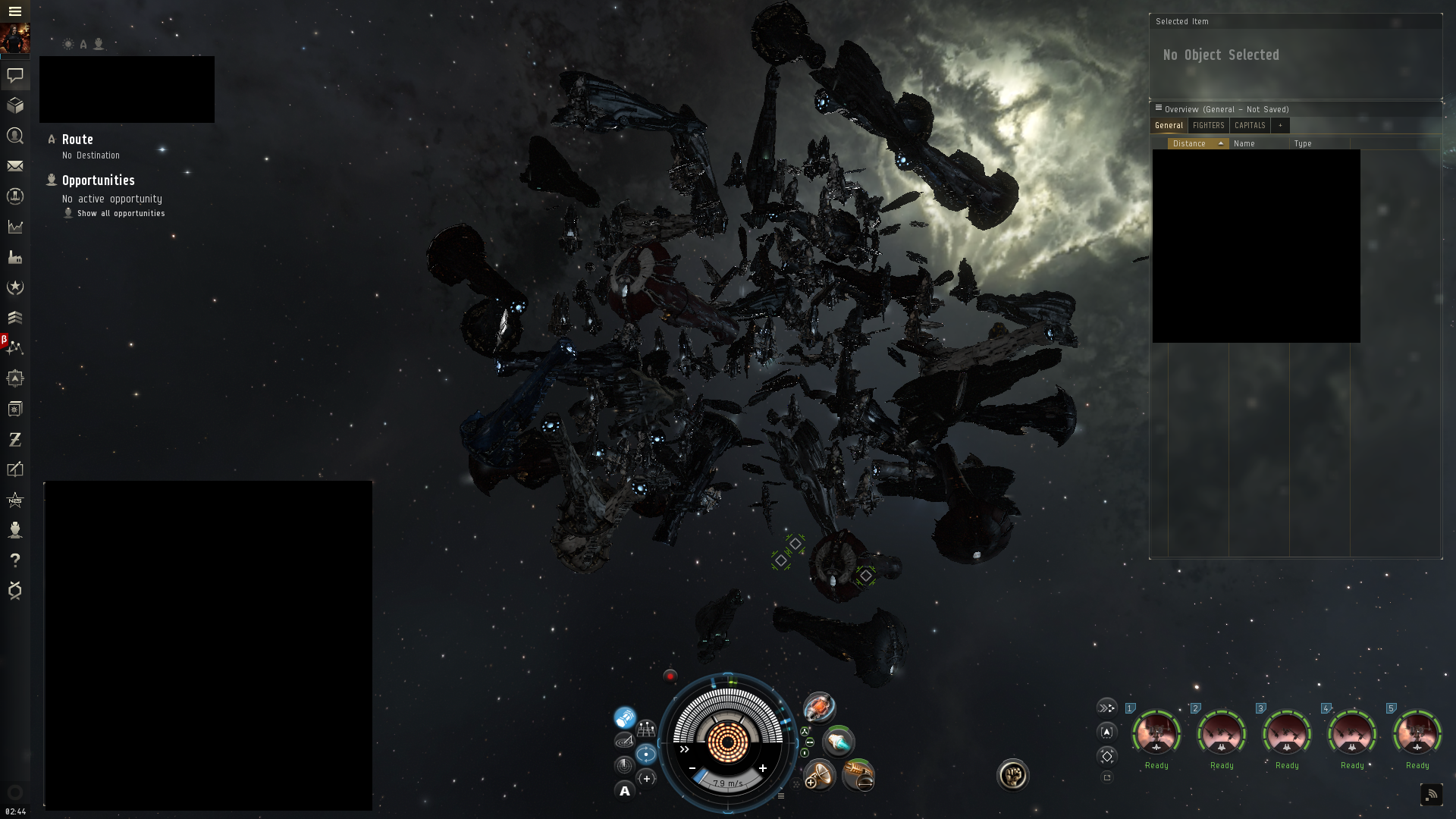The image size is (1456, 819).
Task: Decrease ship speed with minus button
Action: pyautogui.click(x=692, y=768)
